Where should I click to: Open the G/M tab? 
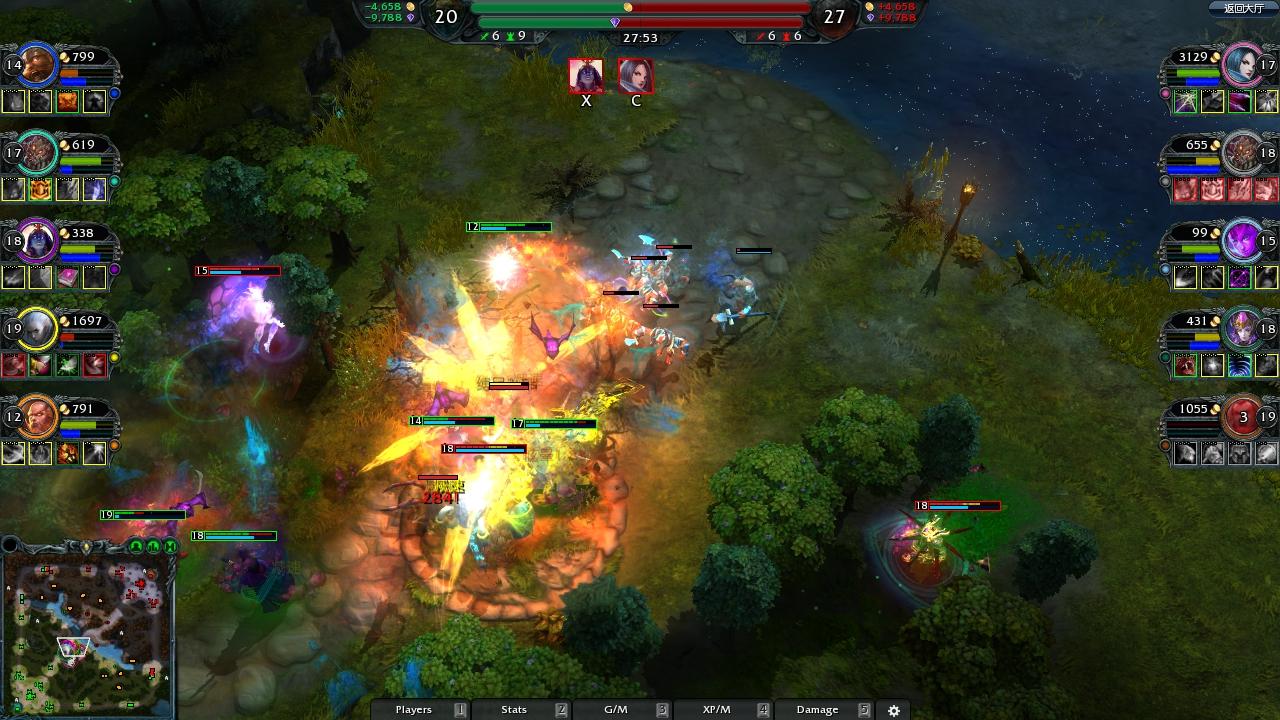(614, 709)
